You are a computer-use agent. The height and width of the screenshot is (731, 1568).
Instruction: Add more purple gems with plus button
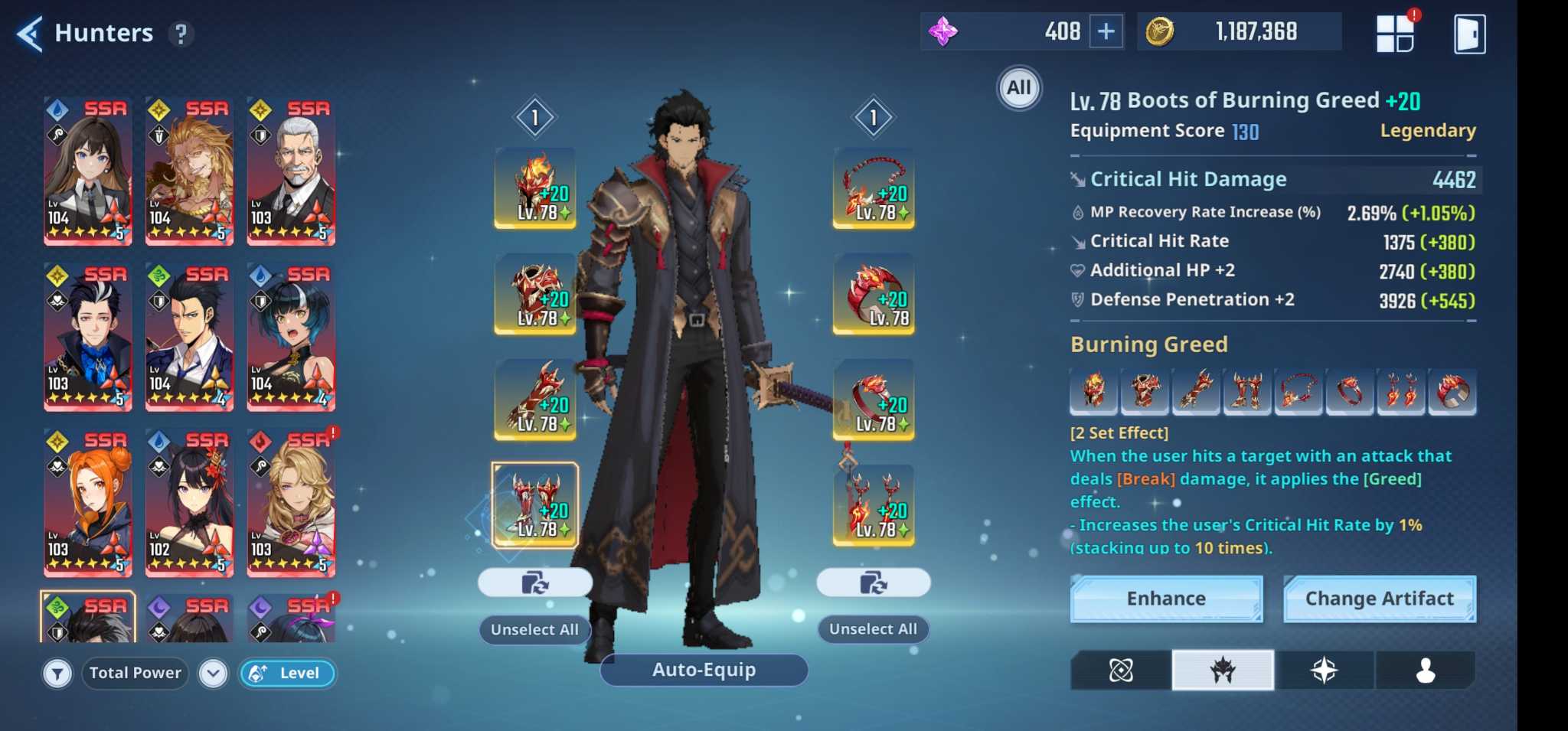point(1106,31)
